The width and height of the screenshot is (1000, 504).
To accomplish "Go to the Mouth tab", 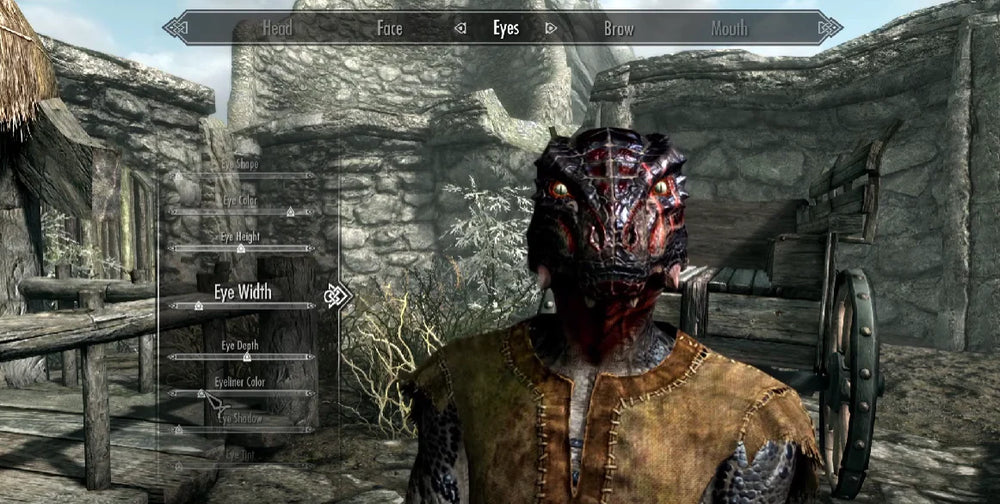I will point(729,28).
